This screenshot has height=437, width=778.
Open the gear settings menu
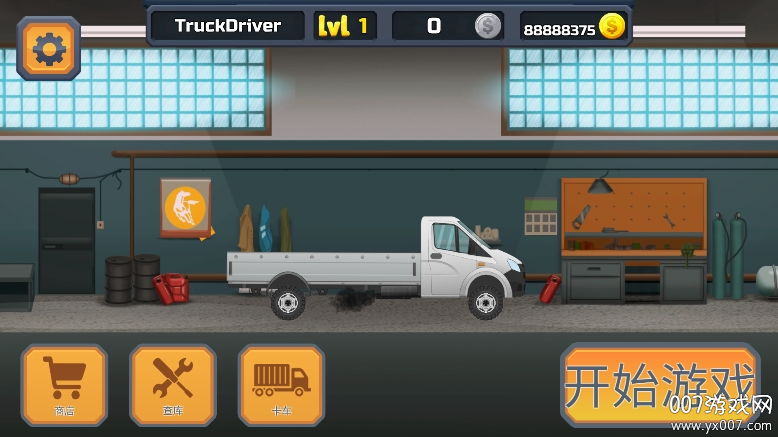(47, 47)
